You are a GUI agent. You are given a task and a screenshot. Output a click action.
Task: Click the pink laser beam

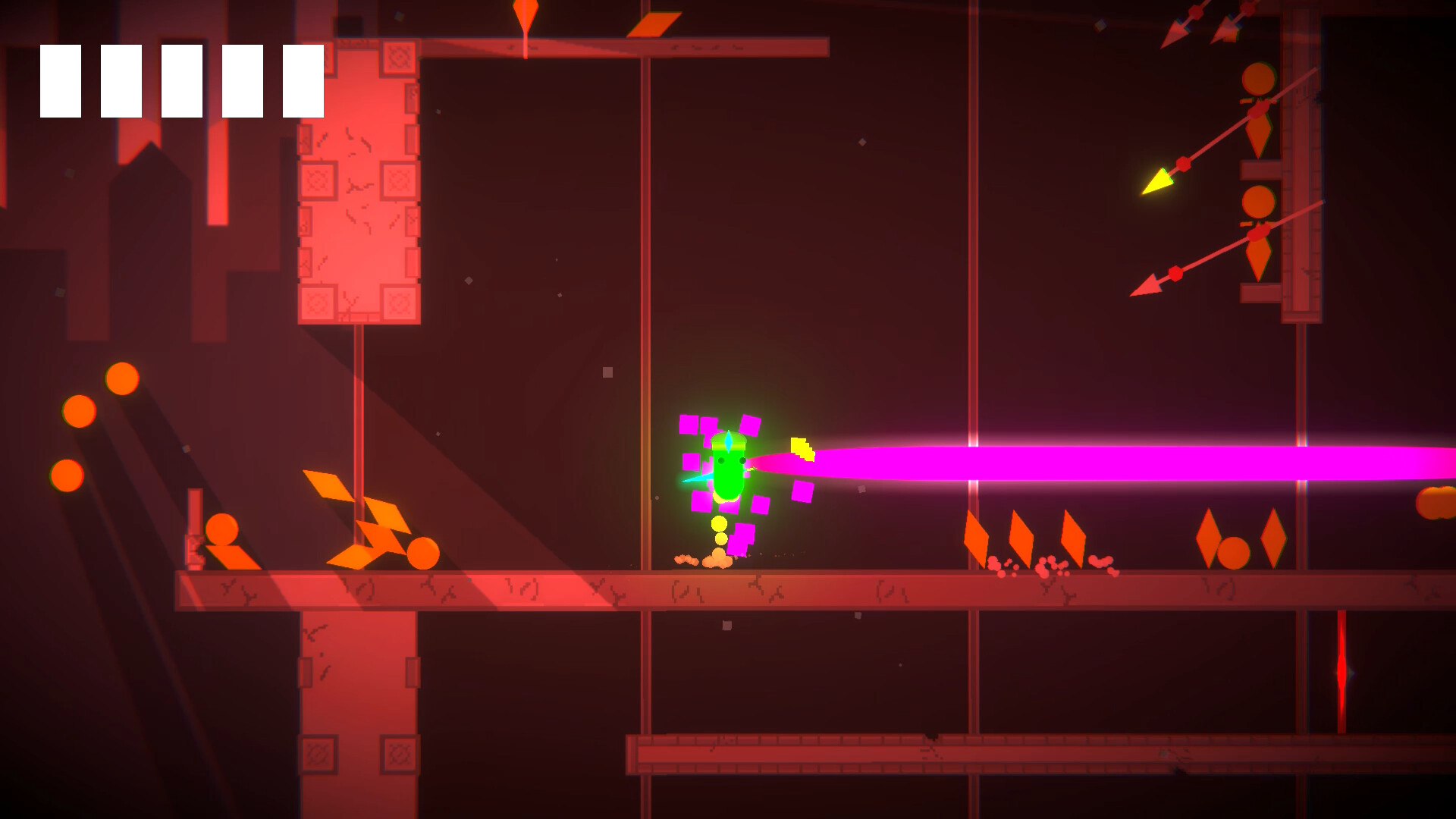(1062, 463)
